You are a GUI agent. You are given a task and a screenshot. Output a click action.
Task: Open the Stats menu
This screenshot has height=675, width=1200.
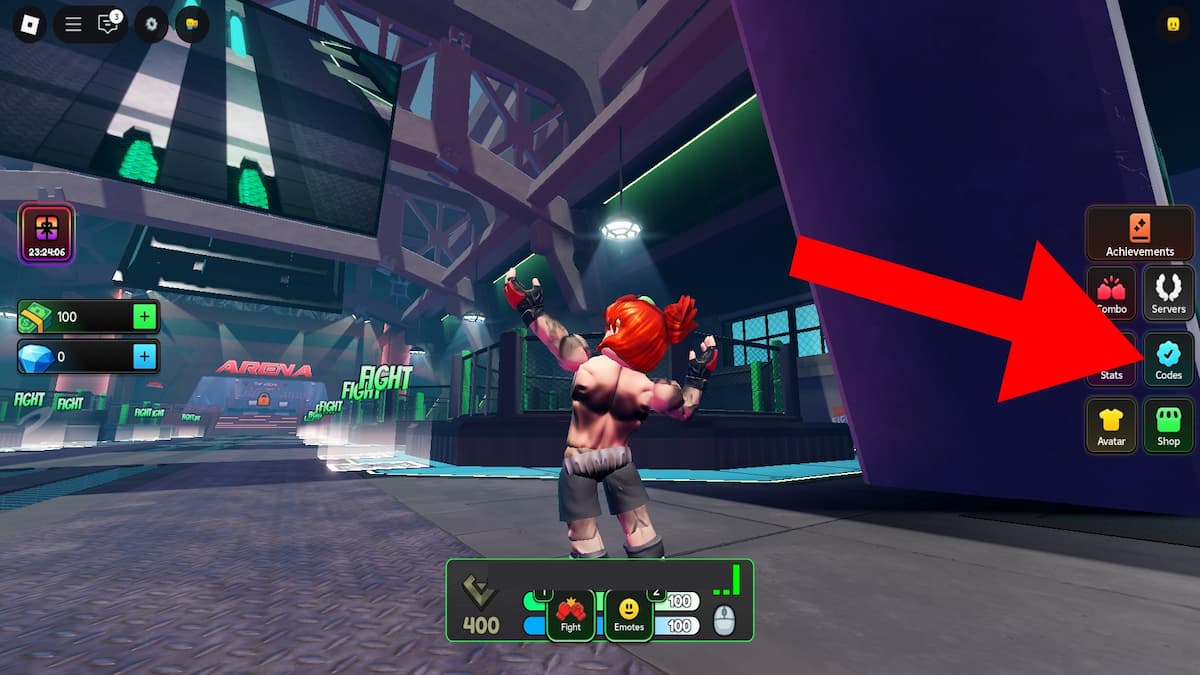point(1111,360)
